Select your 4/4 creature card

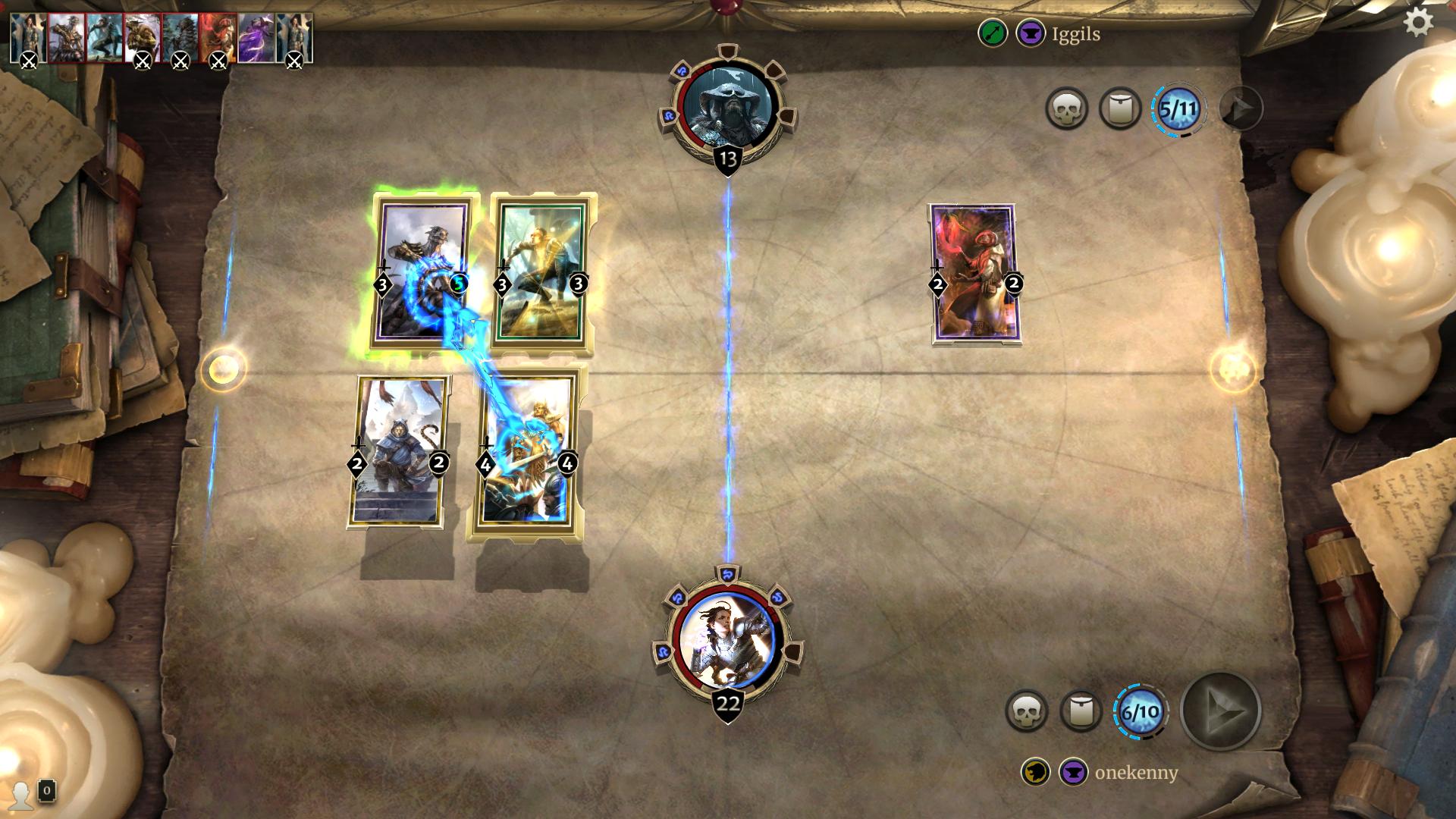coord(526,453)
